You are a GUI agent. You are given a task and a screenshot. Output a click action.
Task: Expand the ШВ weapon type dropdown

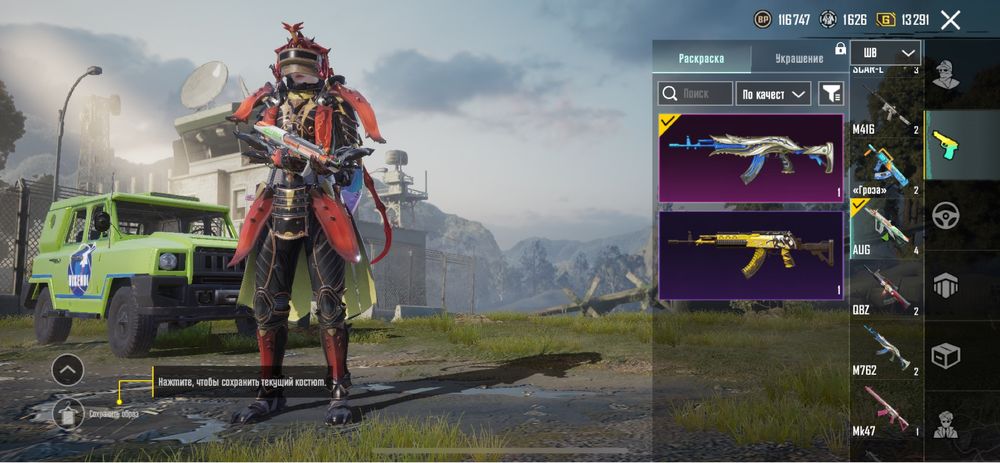click(885, 53)
